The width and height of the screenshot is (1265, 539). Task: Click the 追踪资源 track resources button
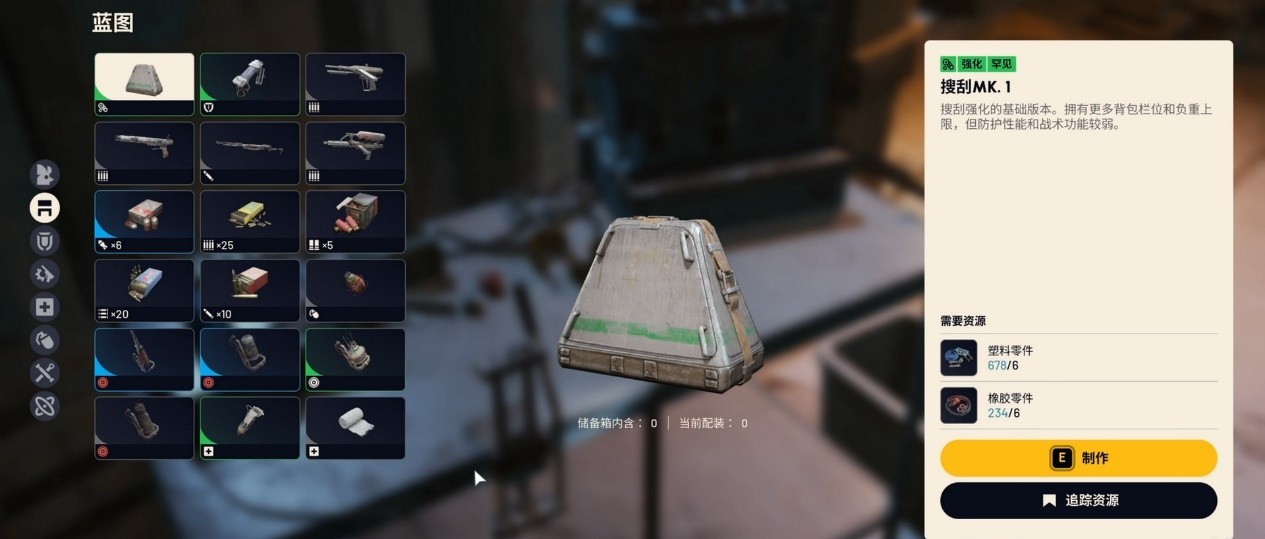pos(1078,500)
